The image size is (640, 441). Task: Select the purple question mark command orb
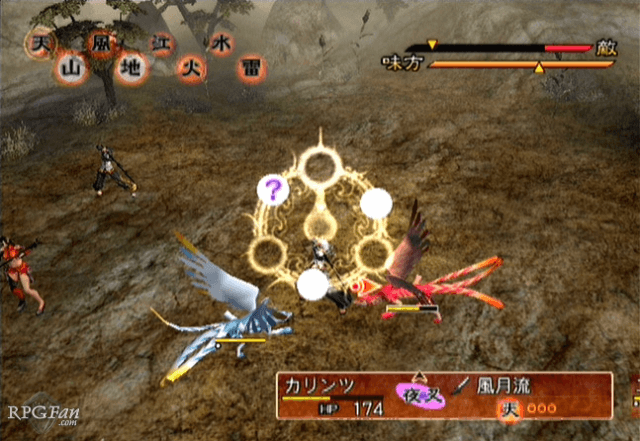point(271,188)
